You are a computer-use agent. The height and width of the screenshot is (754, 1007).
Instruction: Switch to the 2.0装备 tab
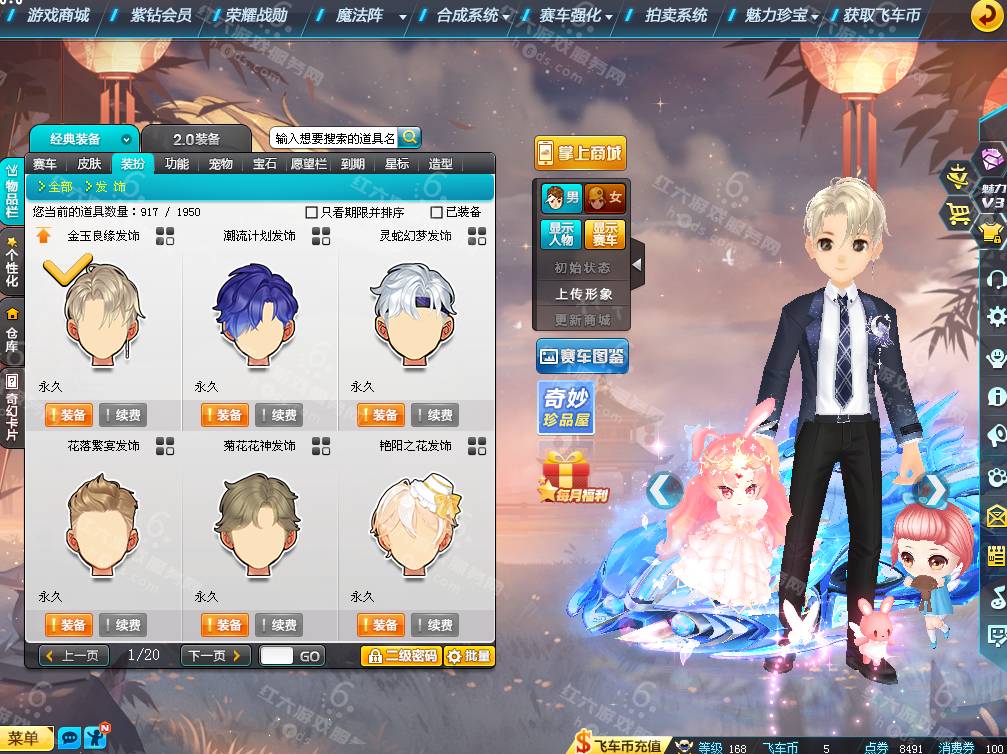tap(196, 139)
